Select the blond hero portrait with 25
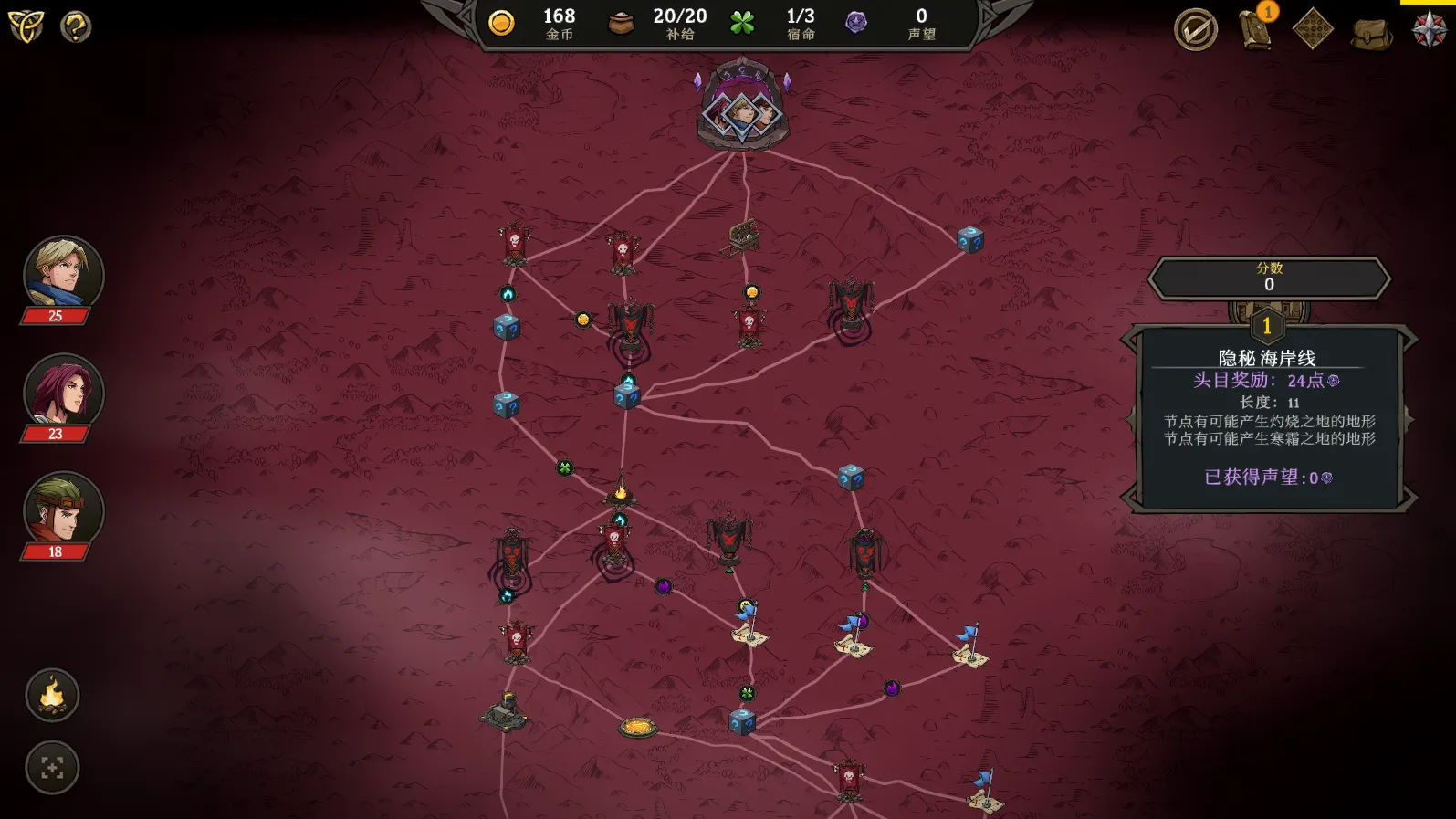The height and width of the screenshot is (819, 1456). [63, 274]
